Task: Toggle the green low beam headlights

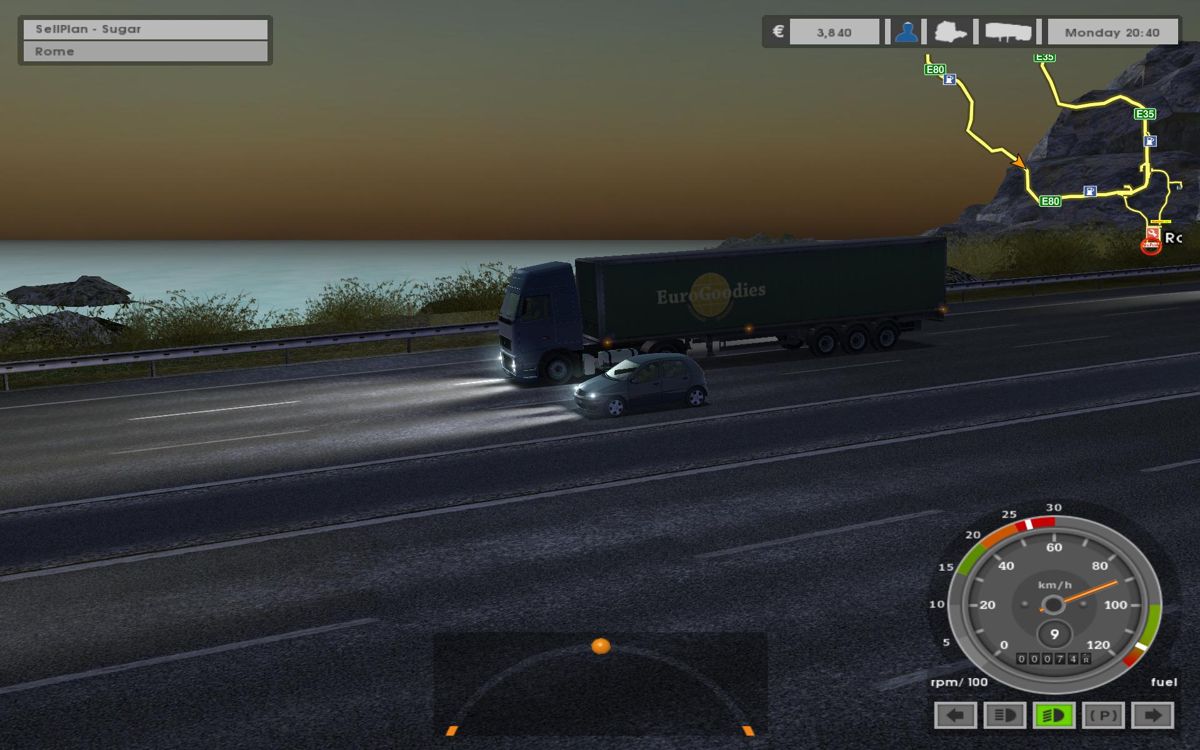Action: pos(1054,715)
